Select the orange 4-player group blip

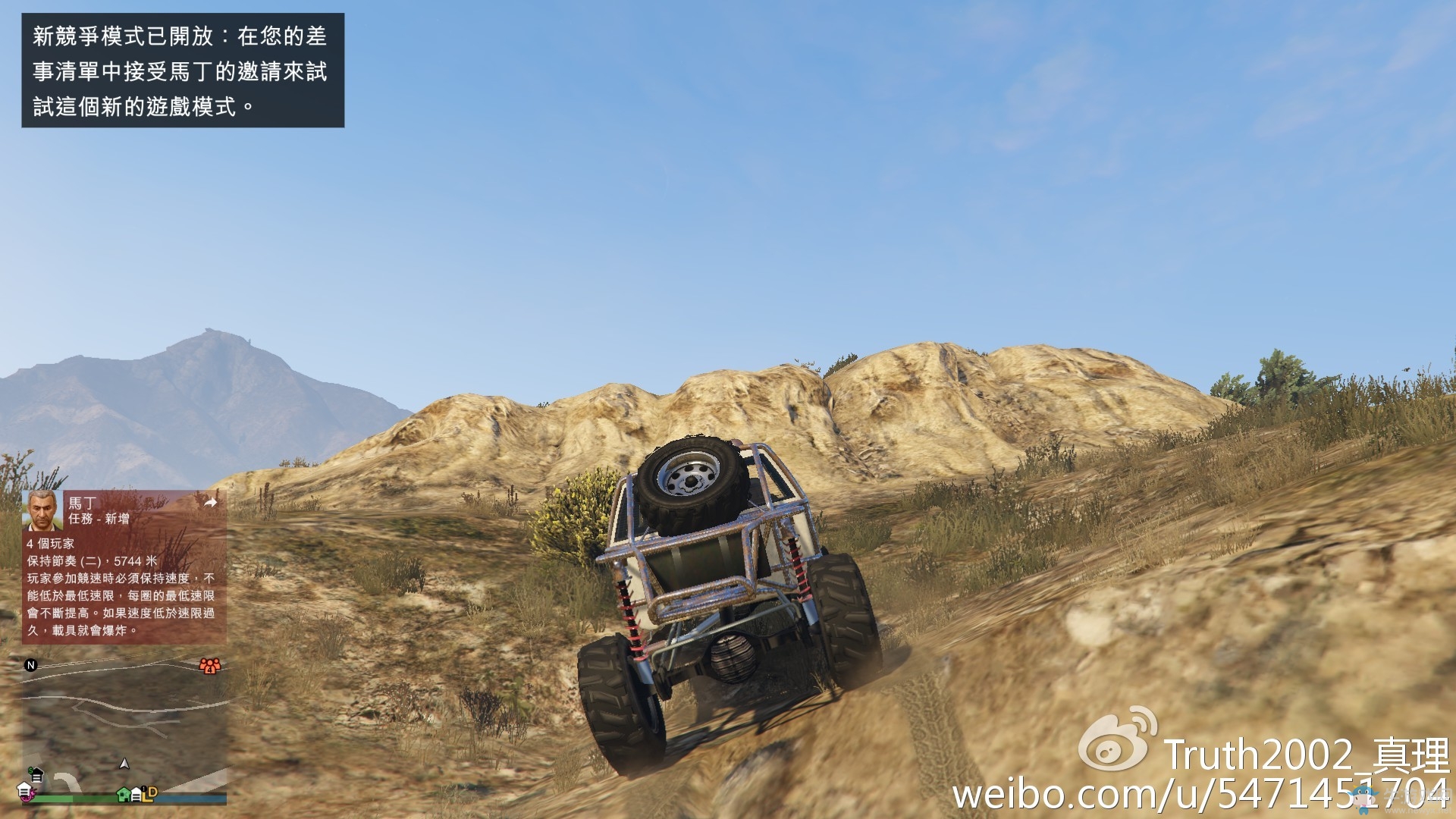click(x=209, y=666)
